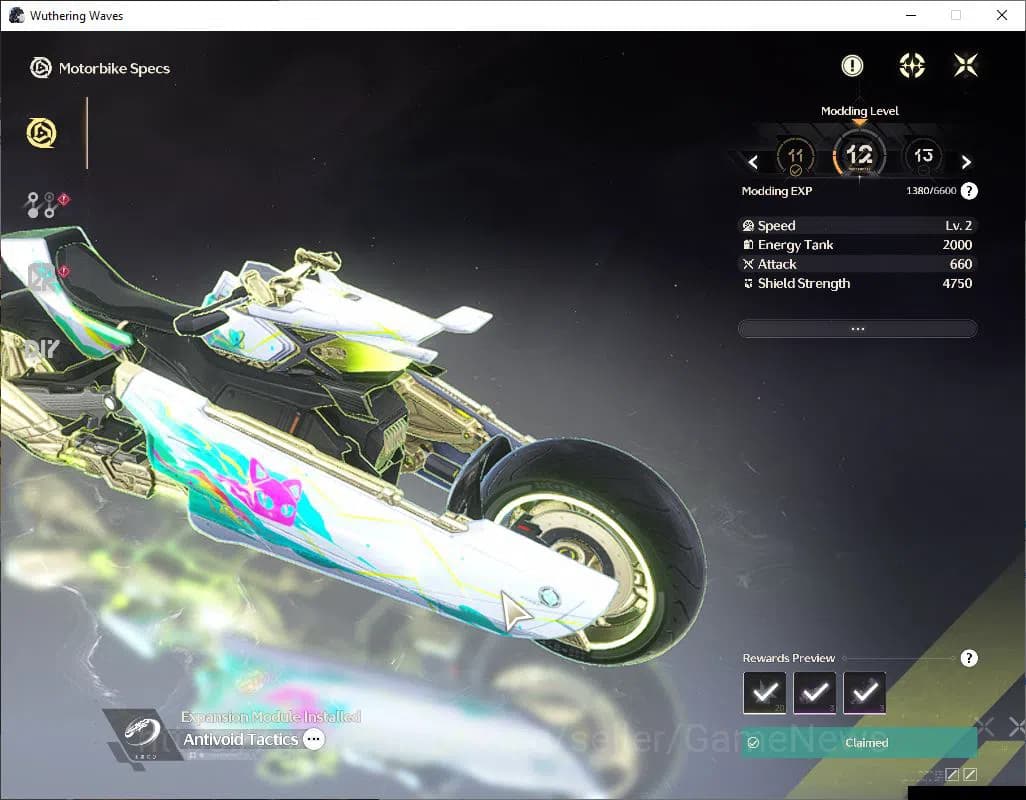View the third claimed reward item
The image size is (1026, 800).
tap(865, 692)
